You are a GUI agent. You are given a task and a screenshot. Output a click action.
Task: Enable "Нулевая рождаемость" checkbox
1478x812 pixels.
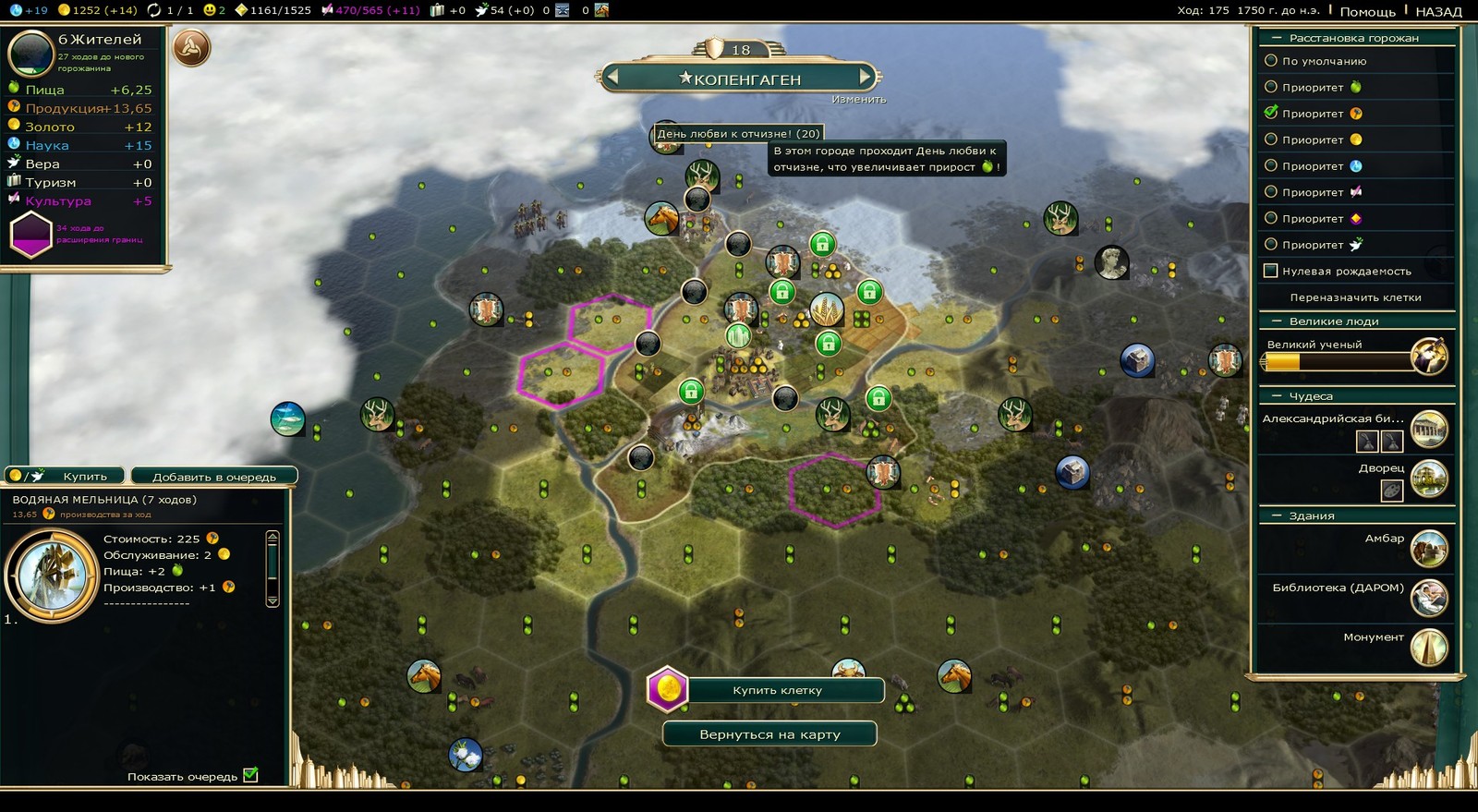[x=1271, y=271]
